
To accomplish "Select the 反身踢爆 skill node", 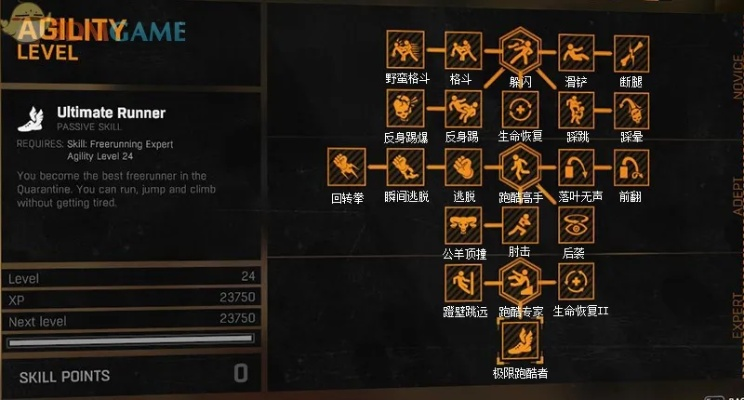I will [403, 108].
